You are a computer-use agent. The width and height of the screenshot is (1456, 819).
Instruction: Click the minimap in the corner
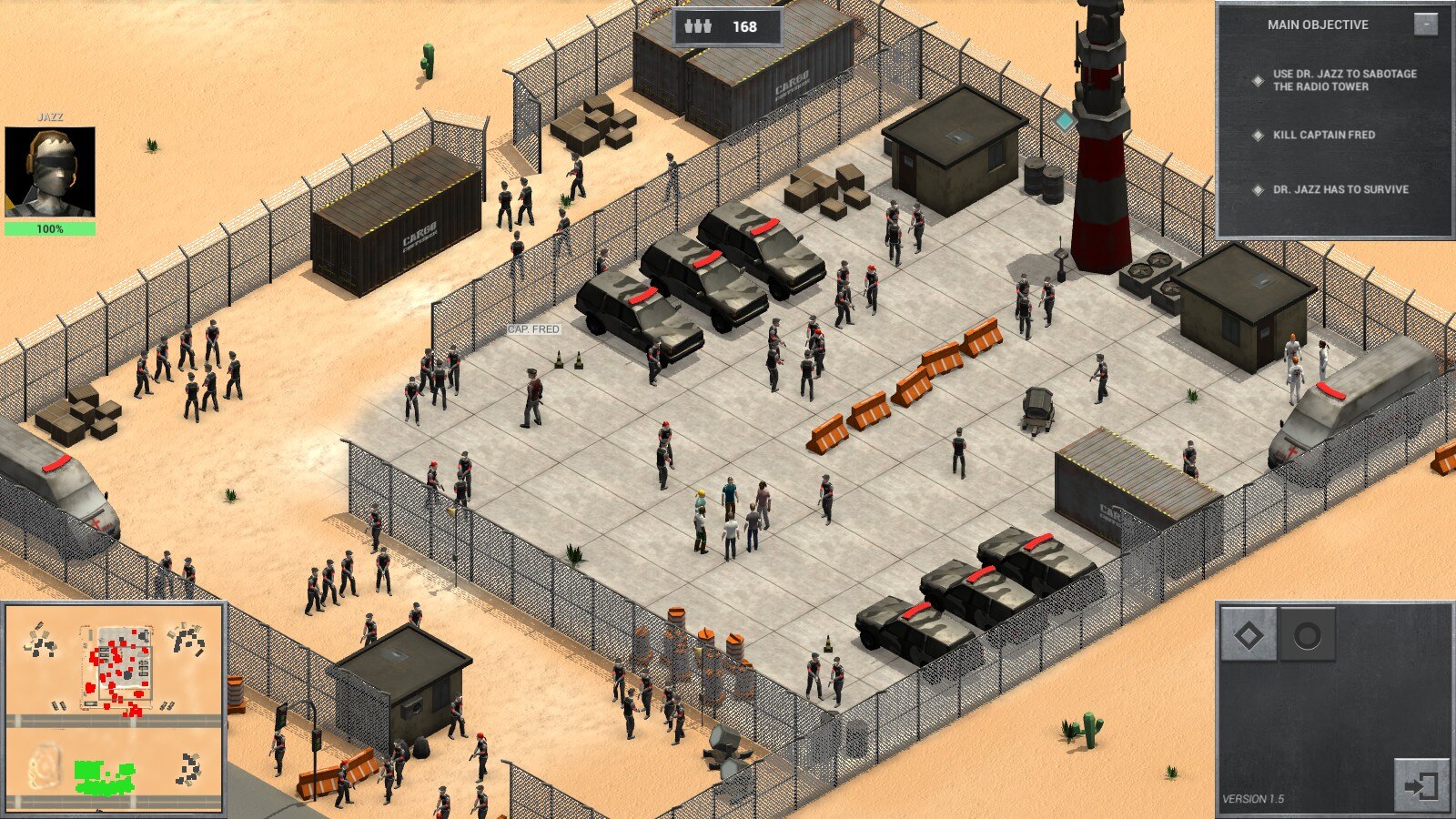tap(114, 707)
